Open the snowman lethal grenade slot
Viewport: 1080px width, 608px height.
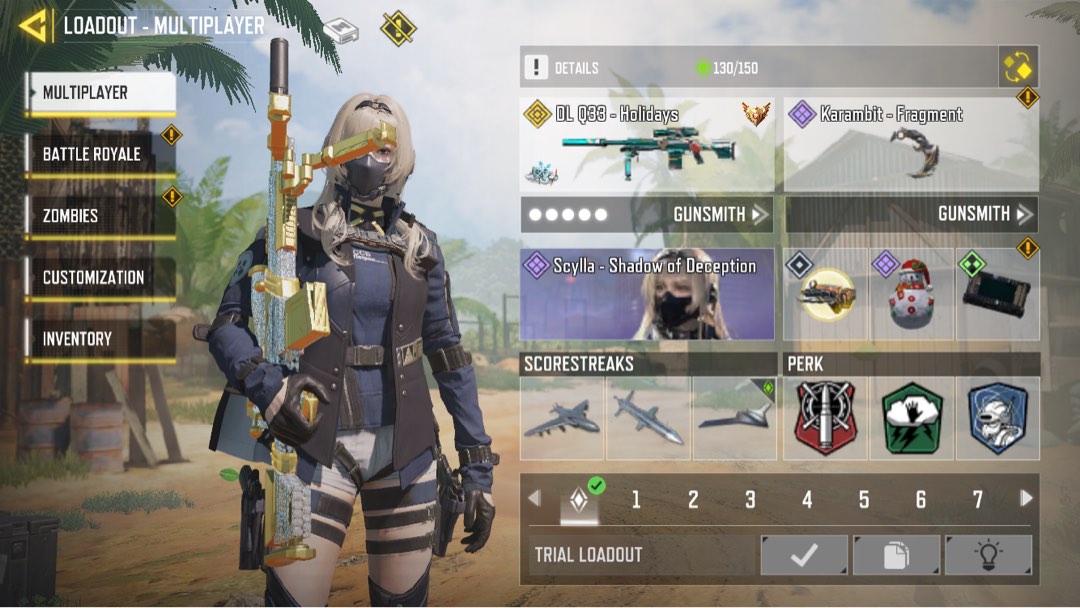[910, 295]
